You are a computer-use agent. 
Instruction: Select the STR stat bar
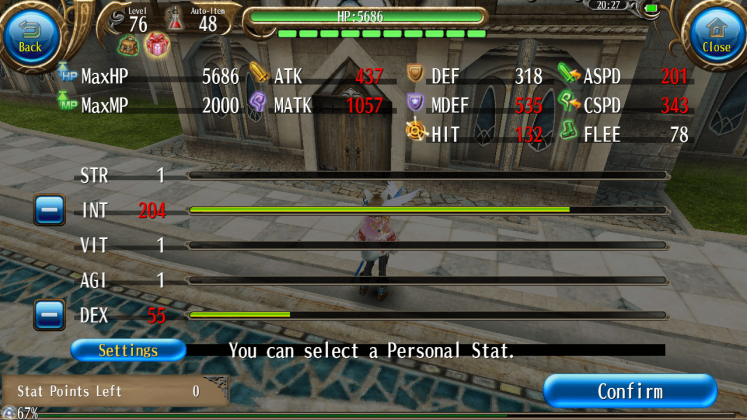point(427,176)
